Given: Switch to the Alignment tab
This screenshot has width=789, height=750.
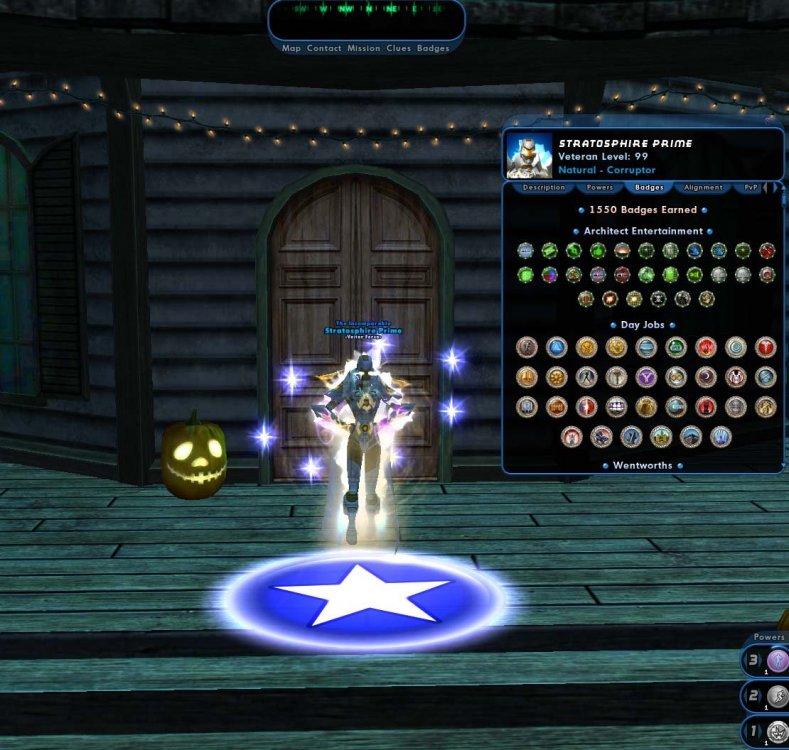Looking at the screenshot, I should (703, 187).
